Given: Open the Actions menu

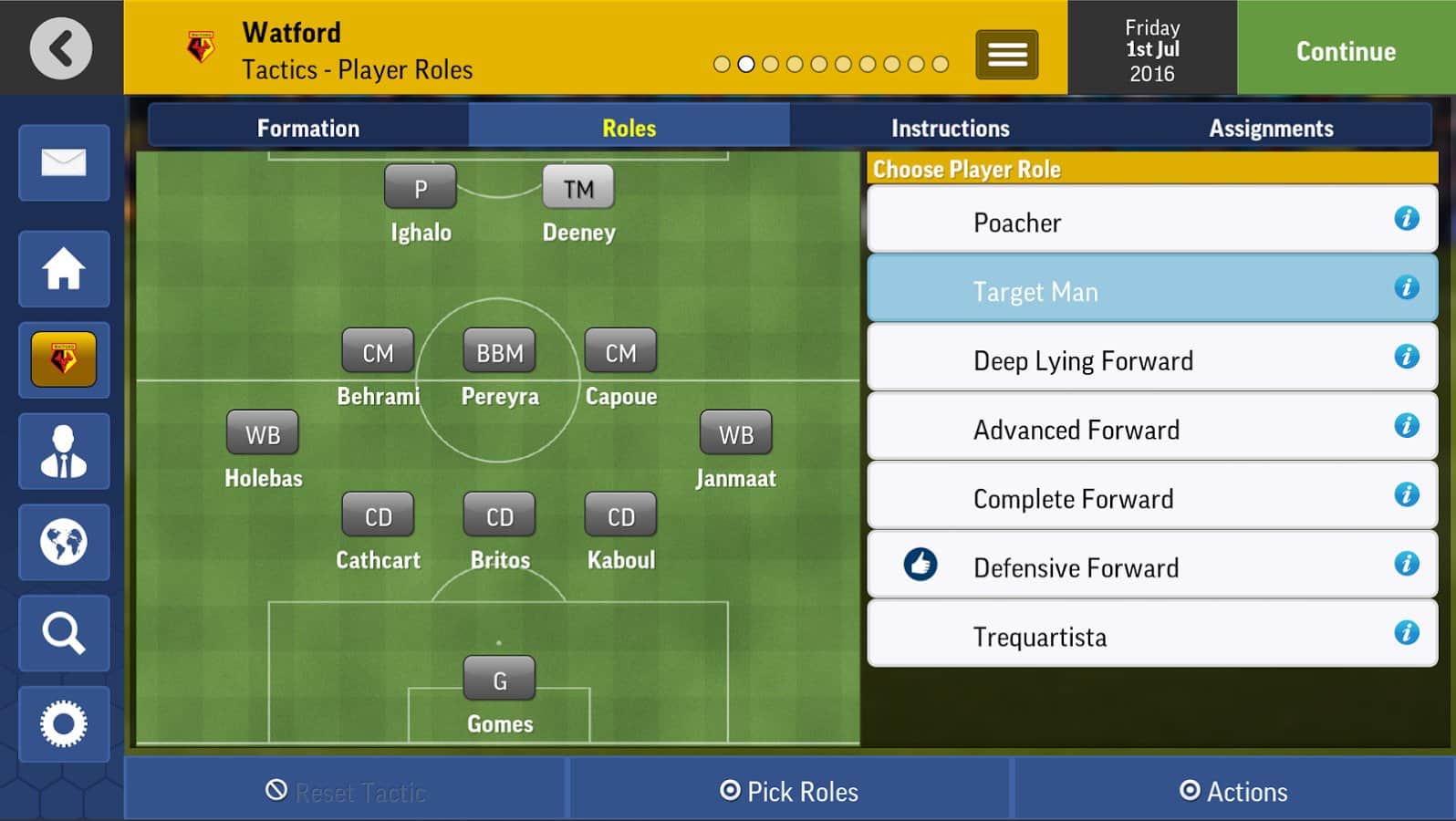Looking at the screenshot, I should pos(1233,791).
